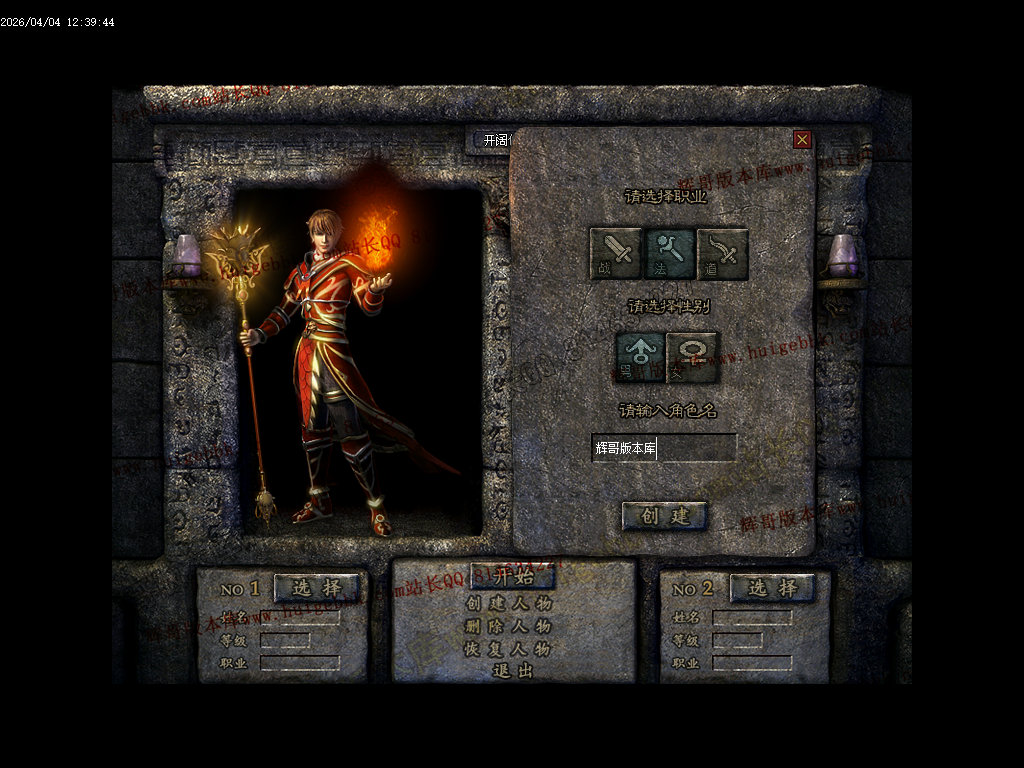Select character slot NO 1
1024x768 pixels.
(x=317, y=588)
